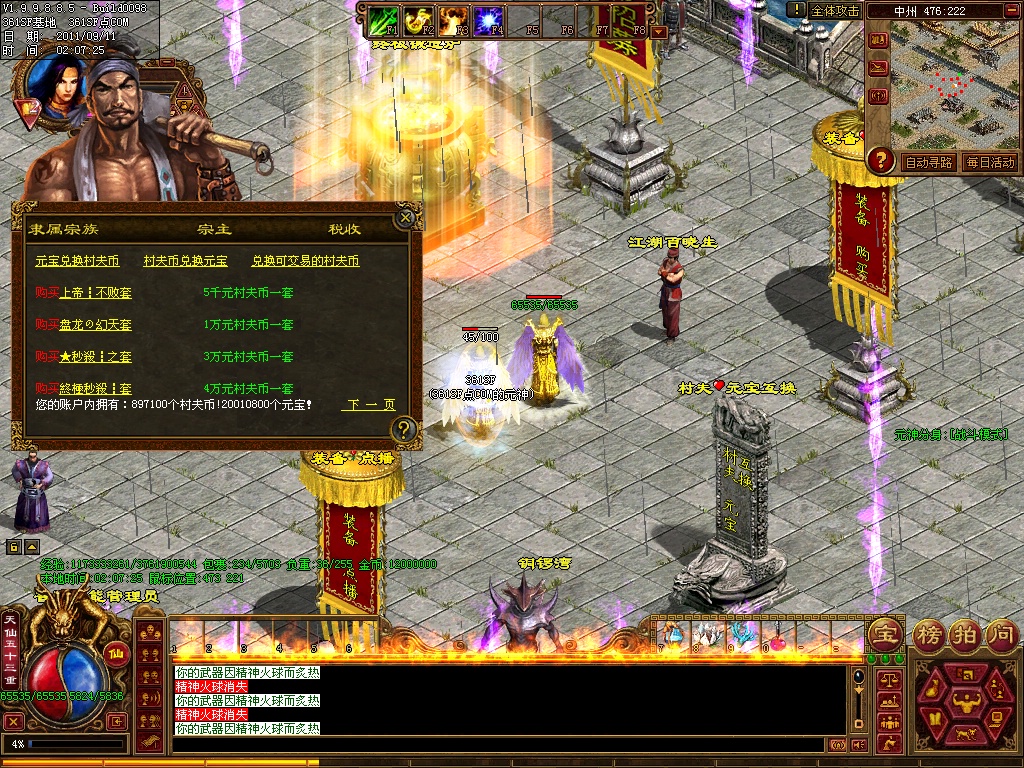Go to next page via 下一页
Image resolution: width=1024 pixels, height=768 pixels.
pos(369,405)
